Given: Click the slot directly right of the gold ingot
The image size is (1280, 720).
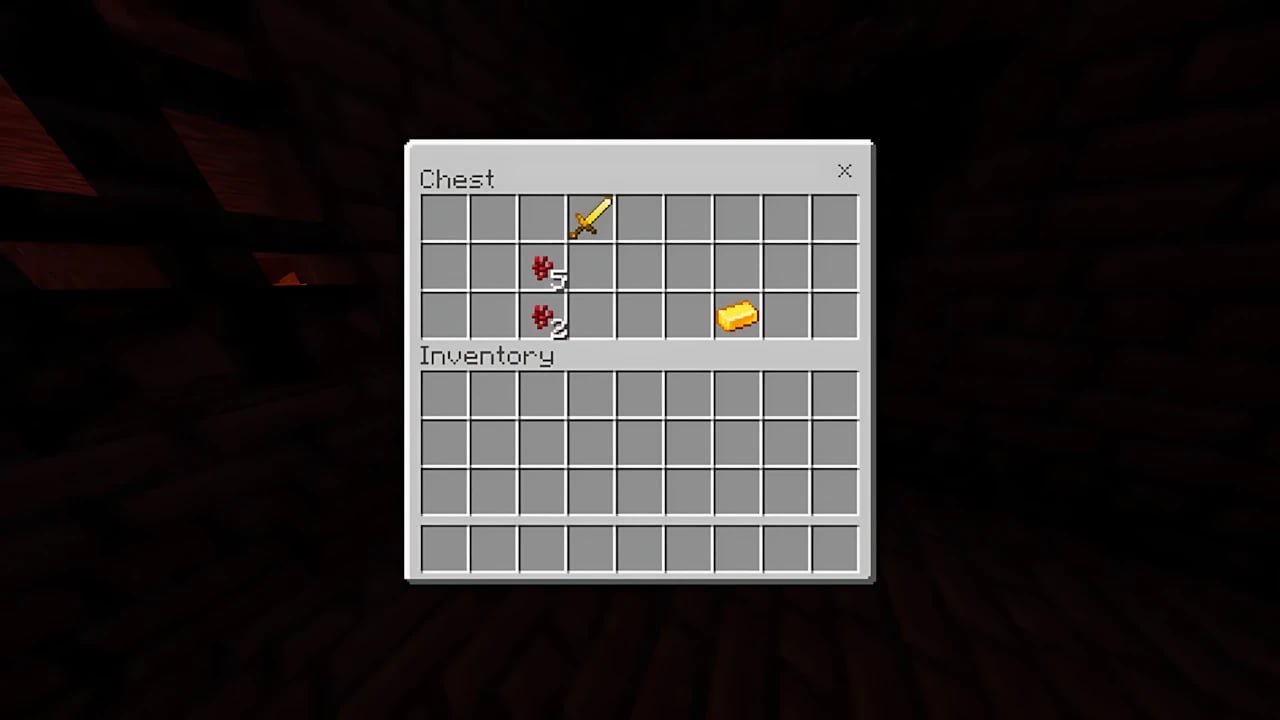Looking at the screenshot, I should pos(786,317).
